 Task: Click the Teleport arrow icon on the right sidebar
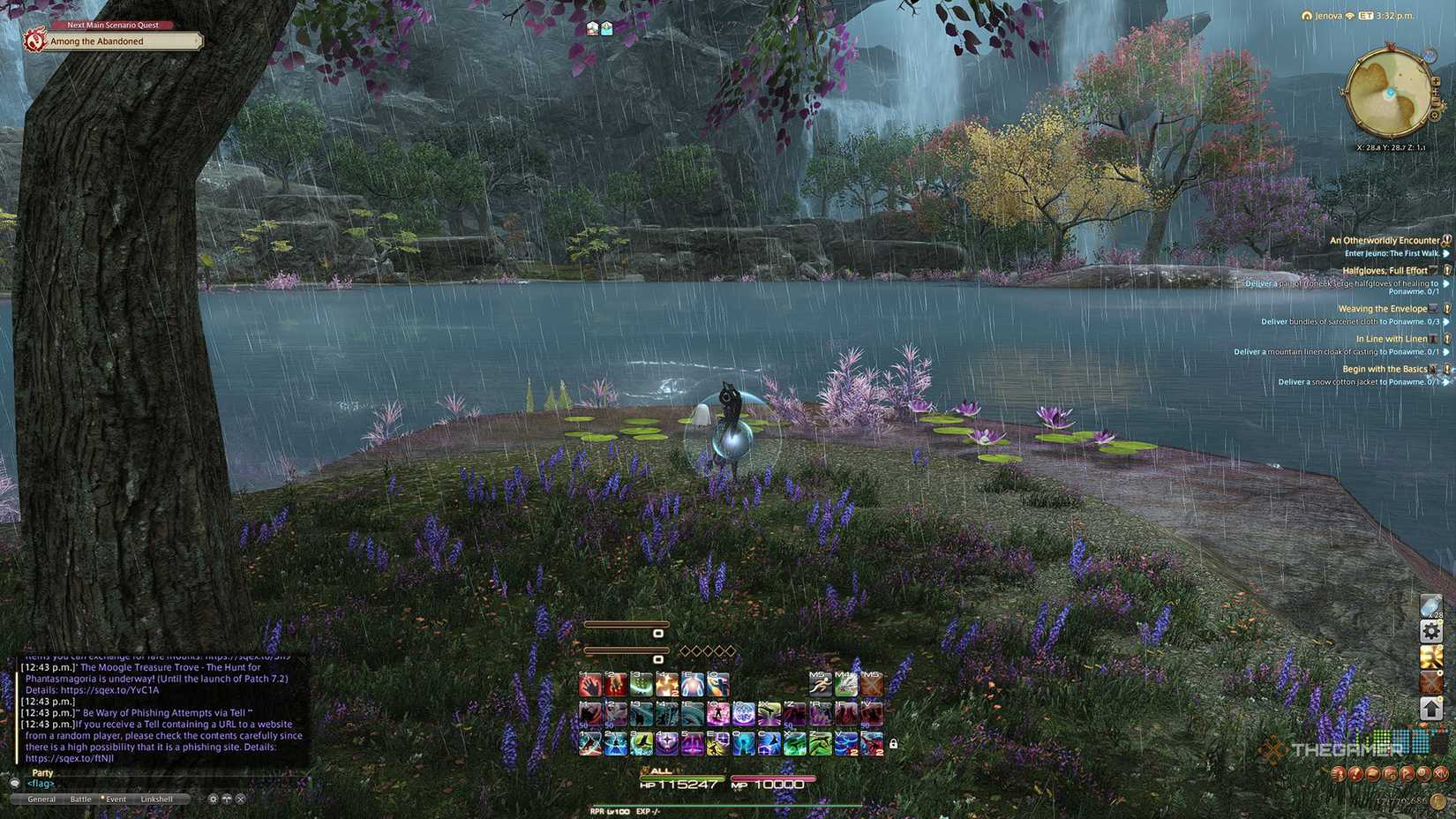(1431, 708)
